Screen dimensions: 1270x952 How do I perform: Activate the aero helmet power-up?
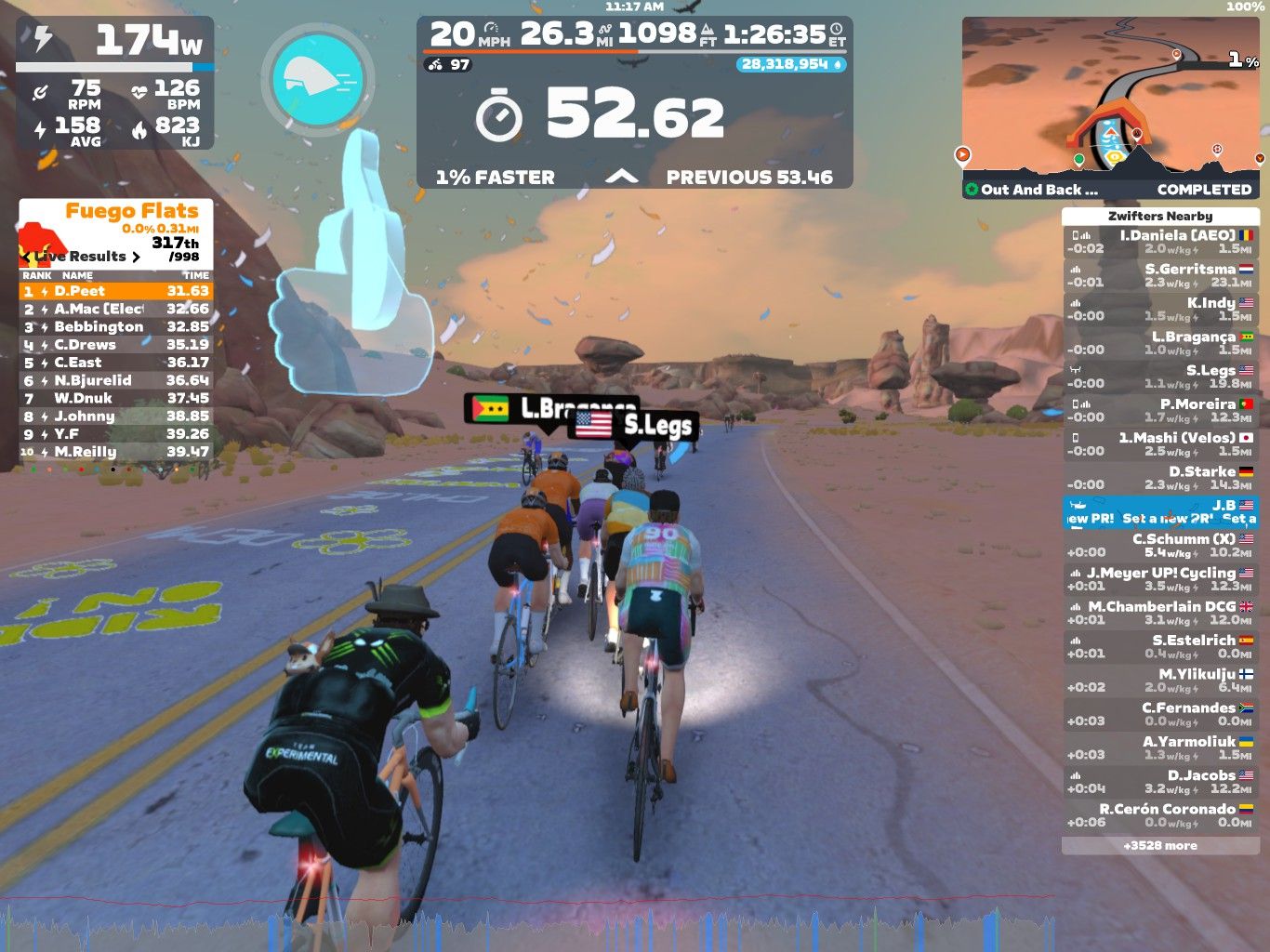click(x=318, y=79)
